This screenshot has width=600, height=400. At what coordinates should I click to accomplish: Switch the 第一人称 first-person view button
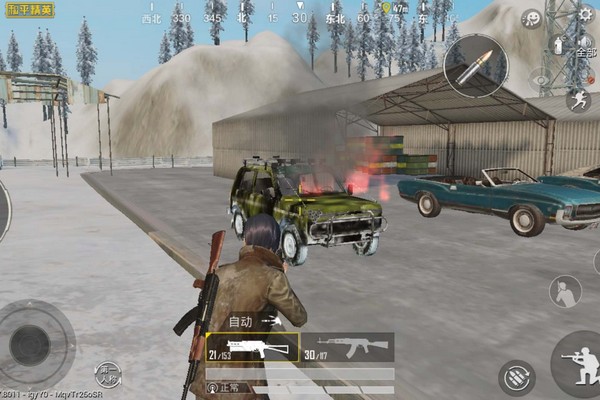click(109, 374)
